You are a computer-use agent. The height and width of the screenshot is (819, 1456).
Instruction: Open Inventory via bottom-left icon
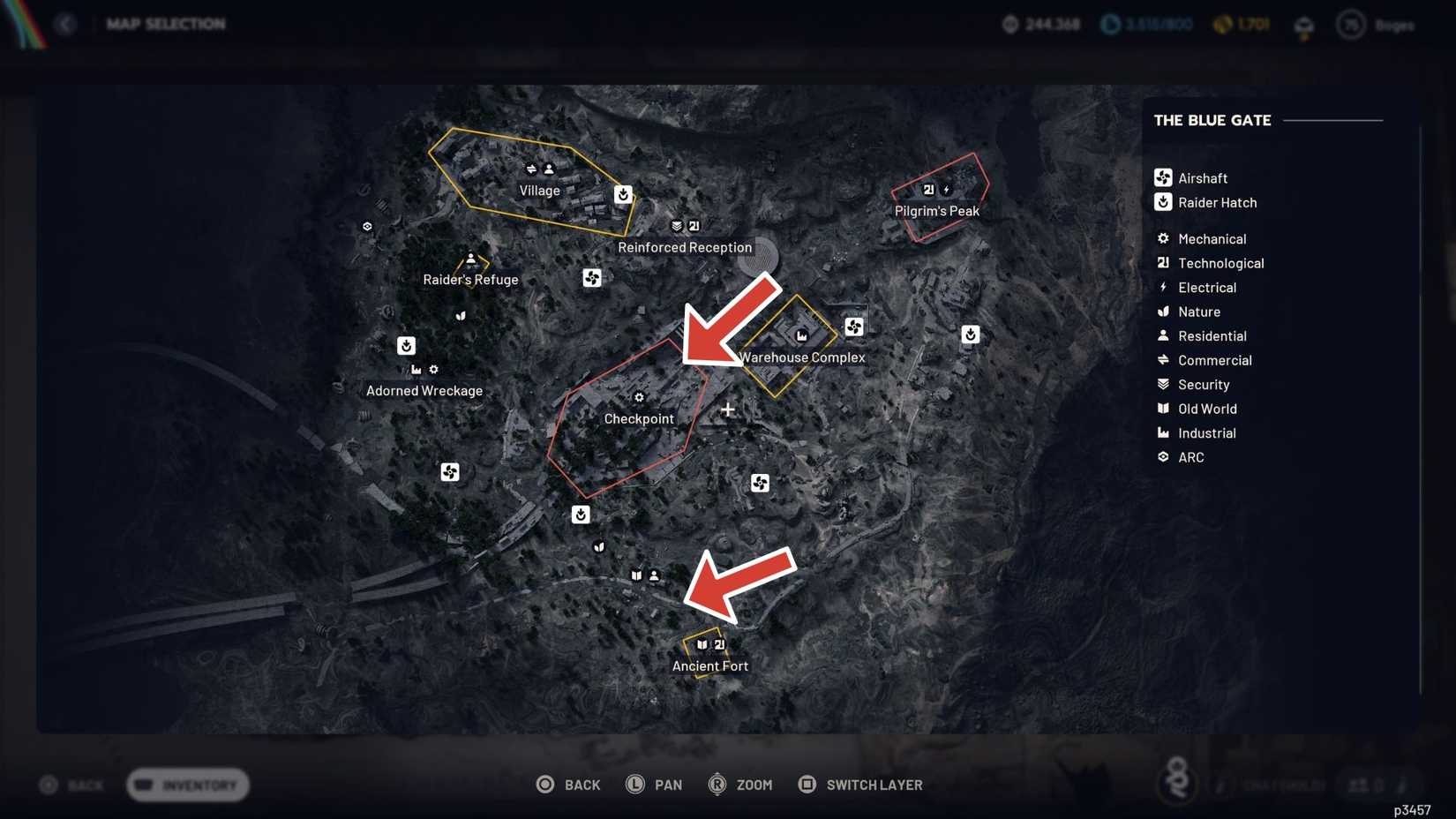coord(186,785)
